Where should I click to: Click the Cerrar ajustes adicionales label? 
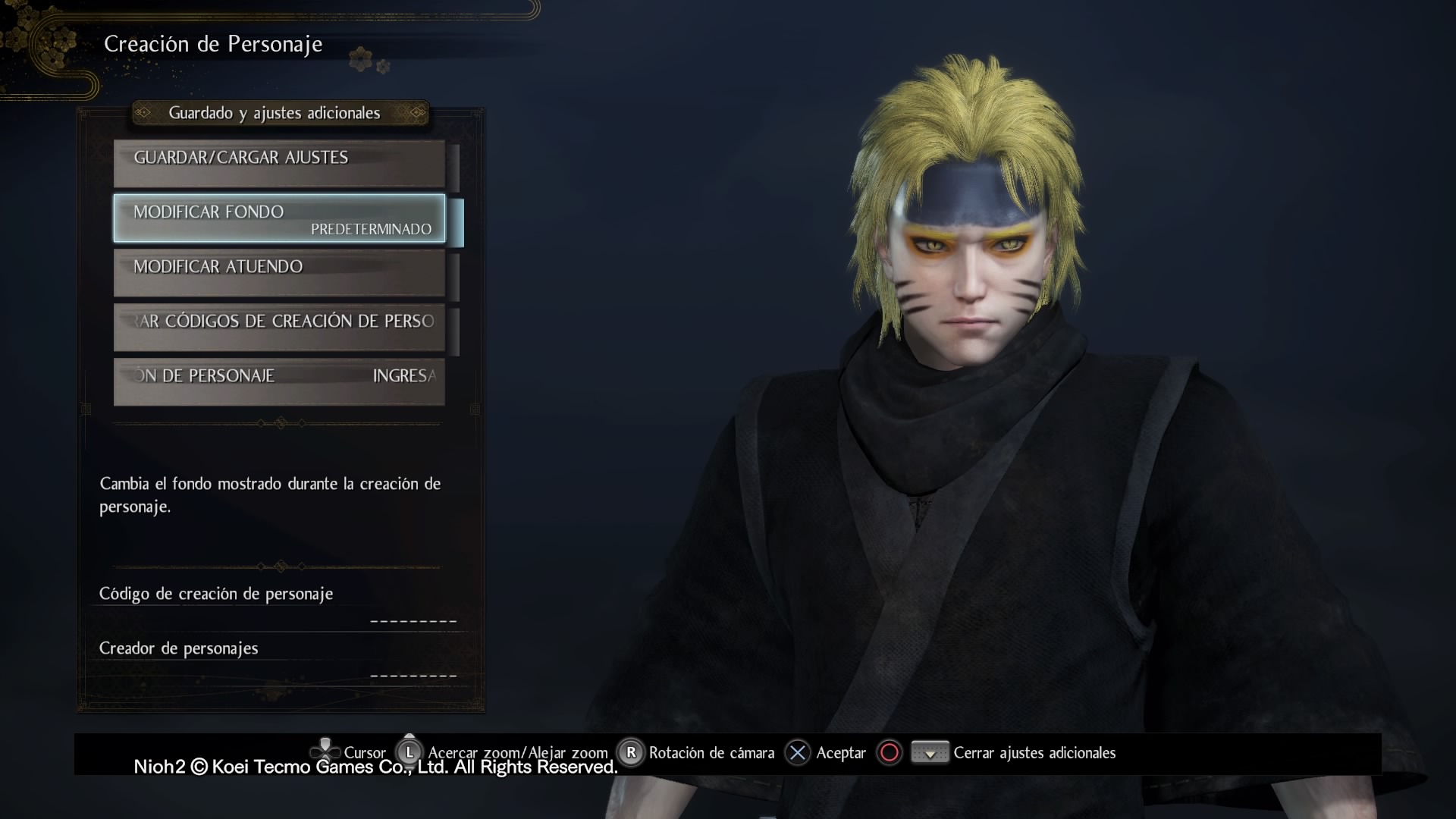point(1035,752)
